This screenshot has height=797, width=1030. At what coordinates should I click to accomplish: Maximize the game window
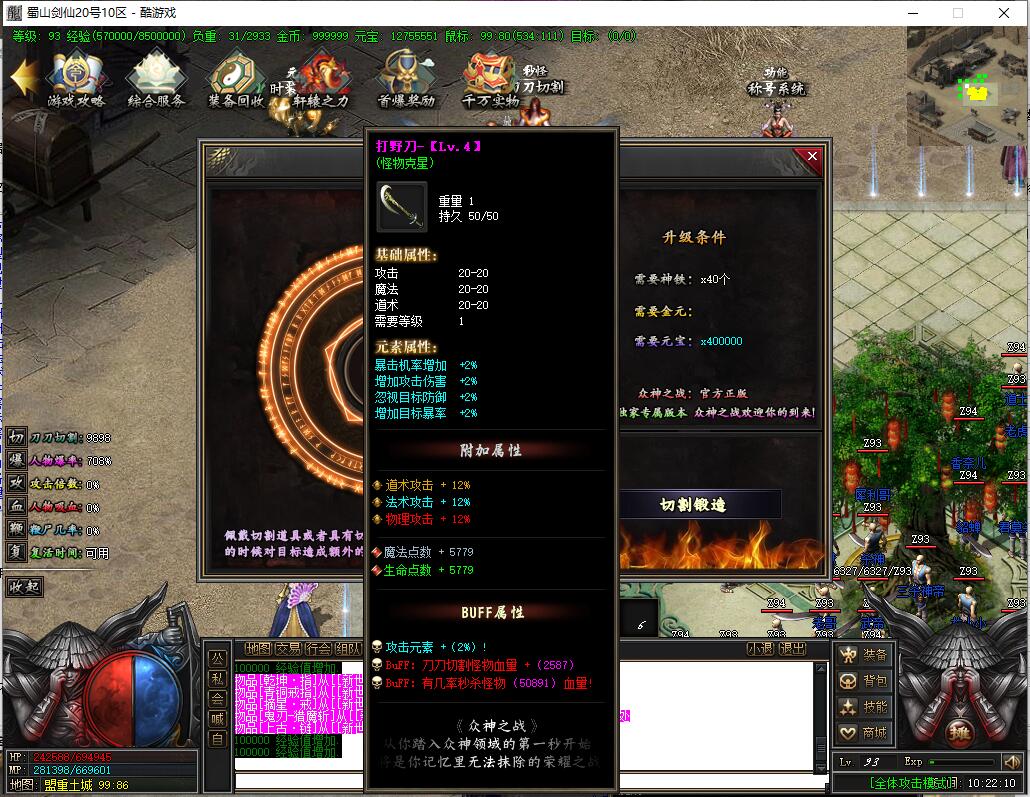[x=957, y=13]
